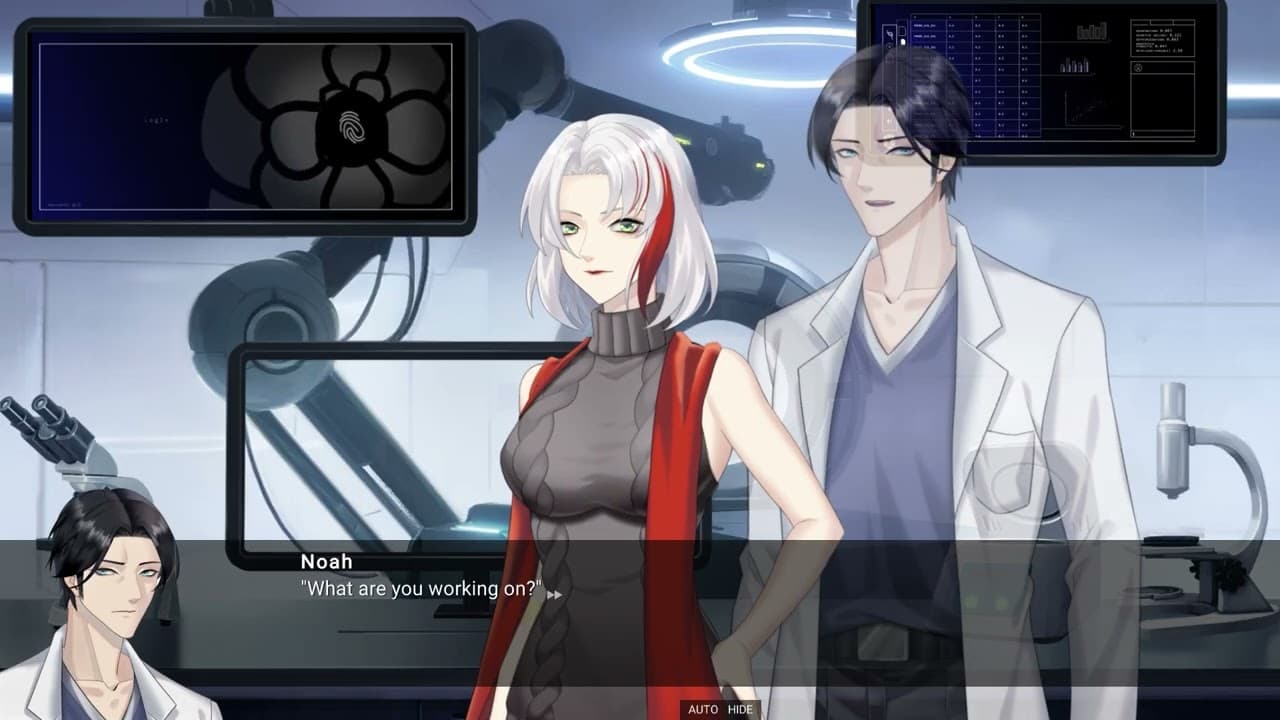Click the fast-forward arrows after the dialogue
The height and width of the screenshot is (720, 1280).
pyautogui.click(x=557, y=592)
